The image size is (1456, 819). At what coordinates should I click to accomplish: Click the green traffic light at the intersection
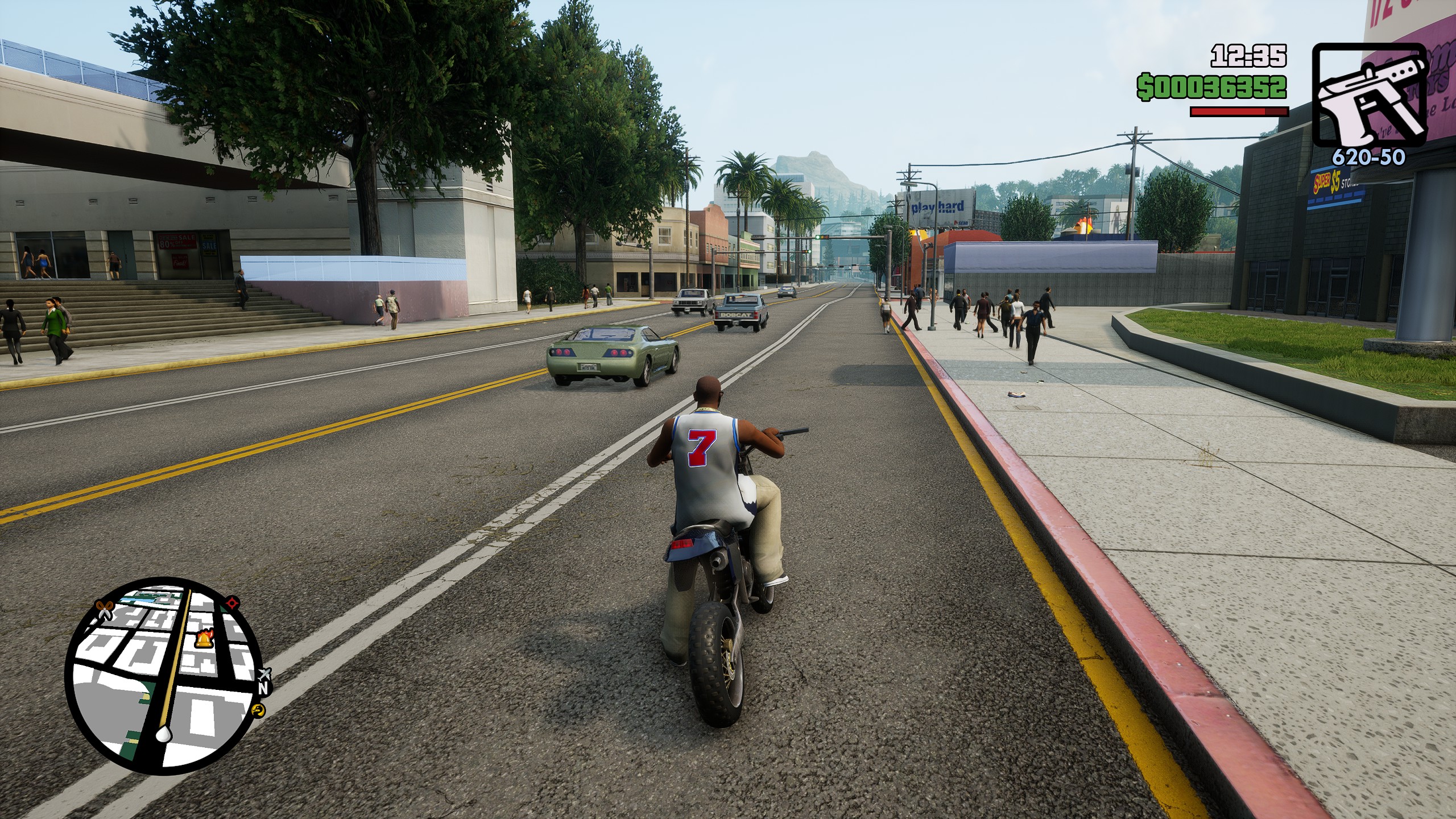click(x=818, y=238)
